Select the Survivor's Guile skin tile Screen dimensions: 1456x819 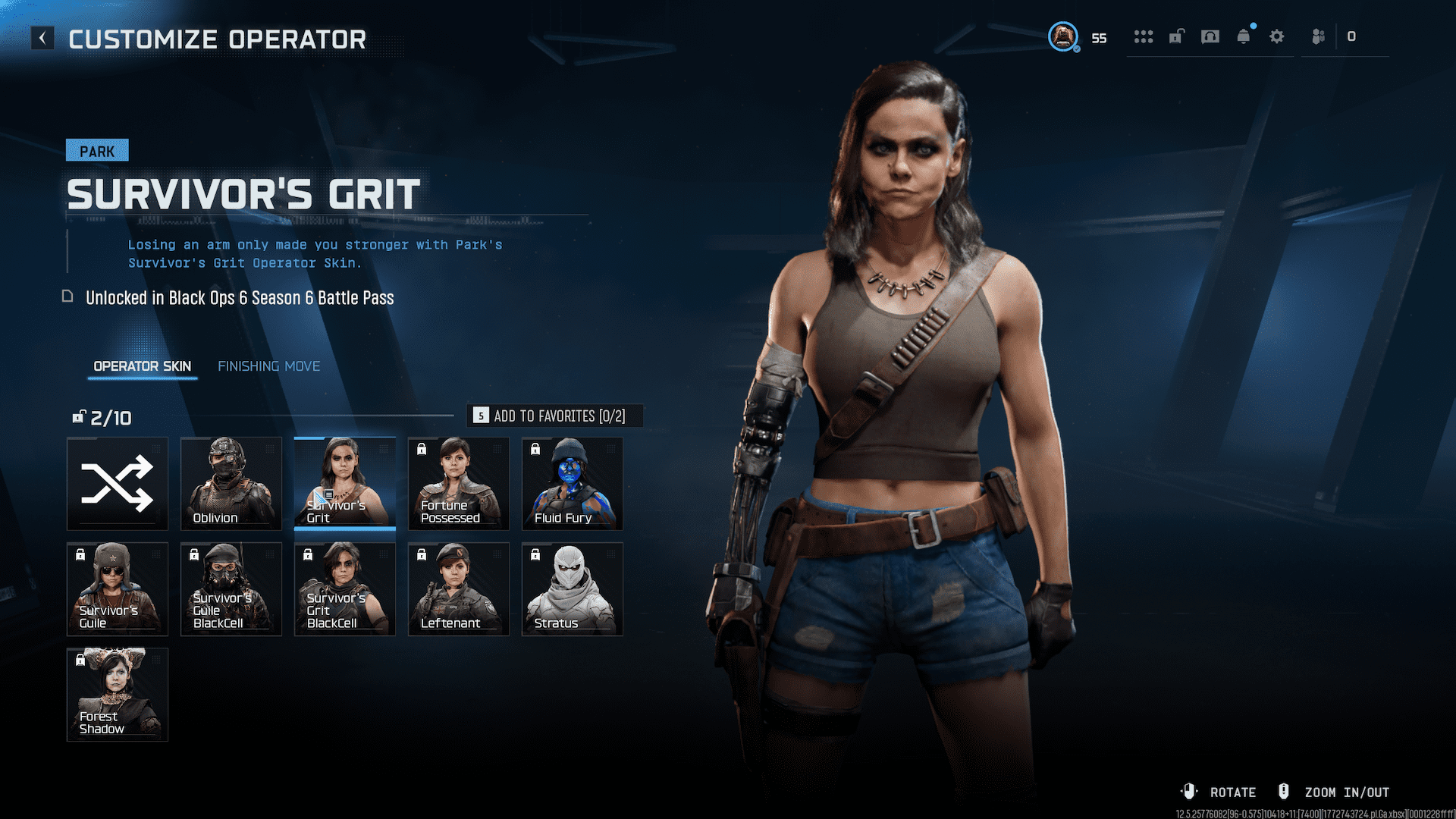(118, 589)
